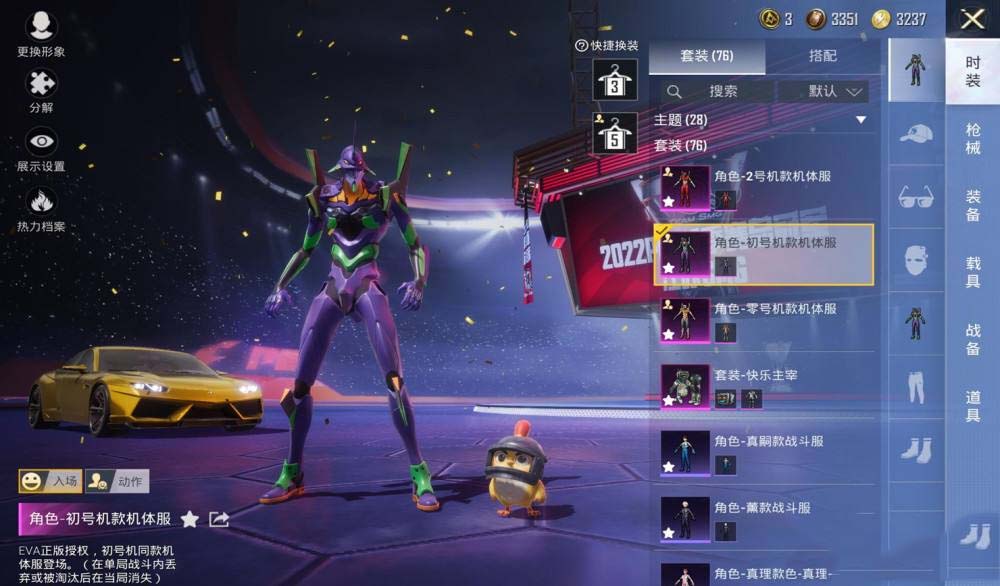The height and width of the screenshot is (586, 1000).
Task: Open the 分解 dismantle option
Action: click(41, 91)
